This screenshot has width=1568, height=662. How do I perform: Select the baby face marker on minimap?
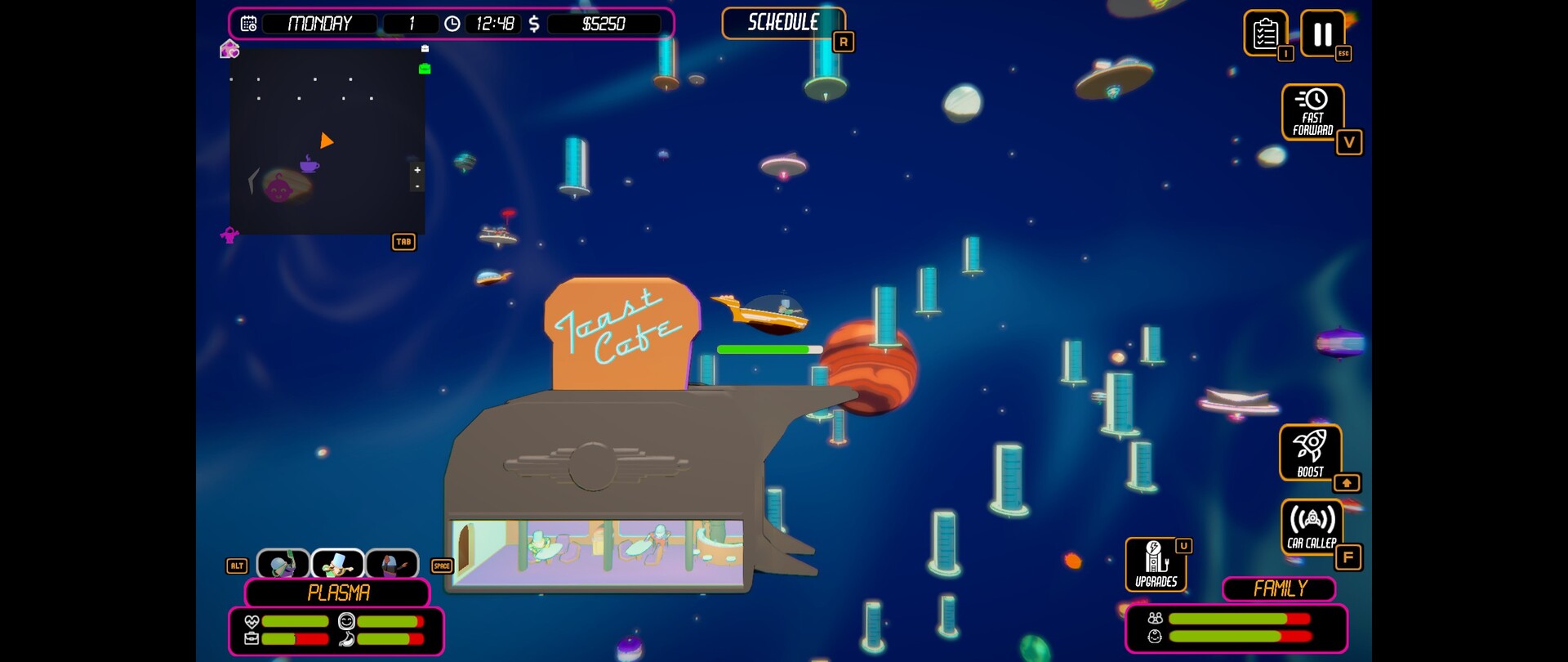click(x=278, y=189)
